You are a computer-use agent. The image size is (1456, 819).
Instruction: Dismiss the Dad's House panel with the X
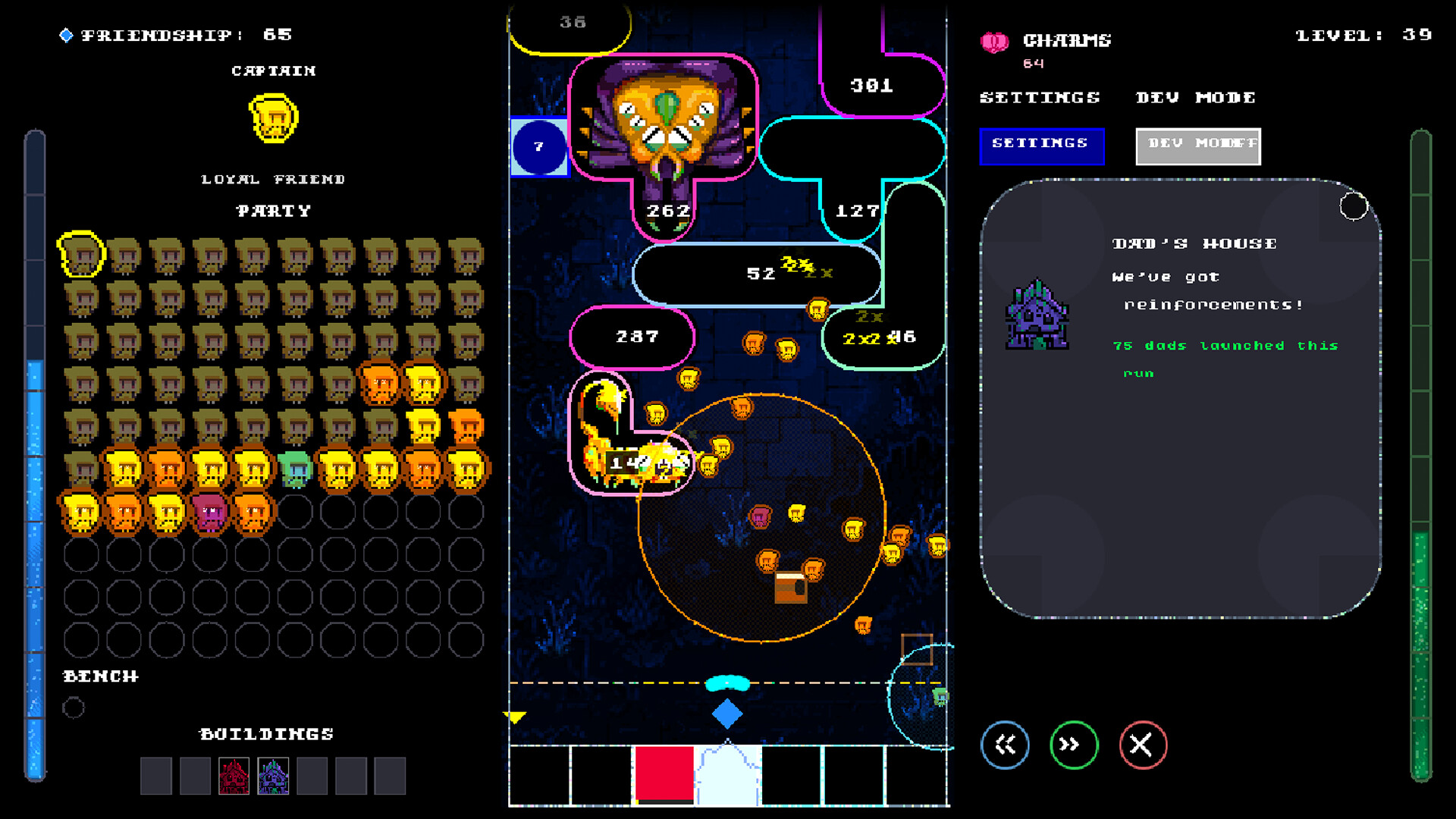1141,745
